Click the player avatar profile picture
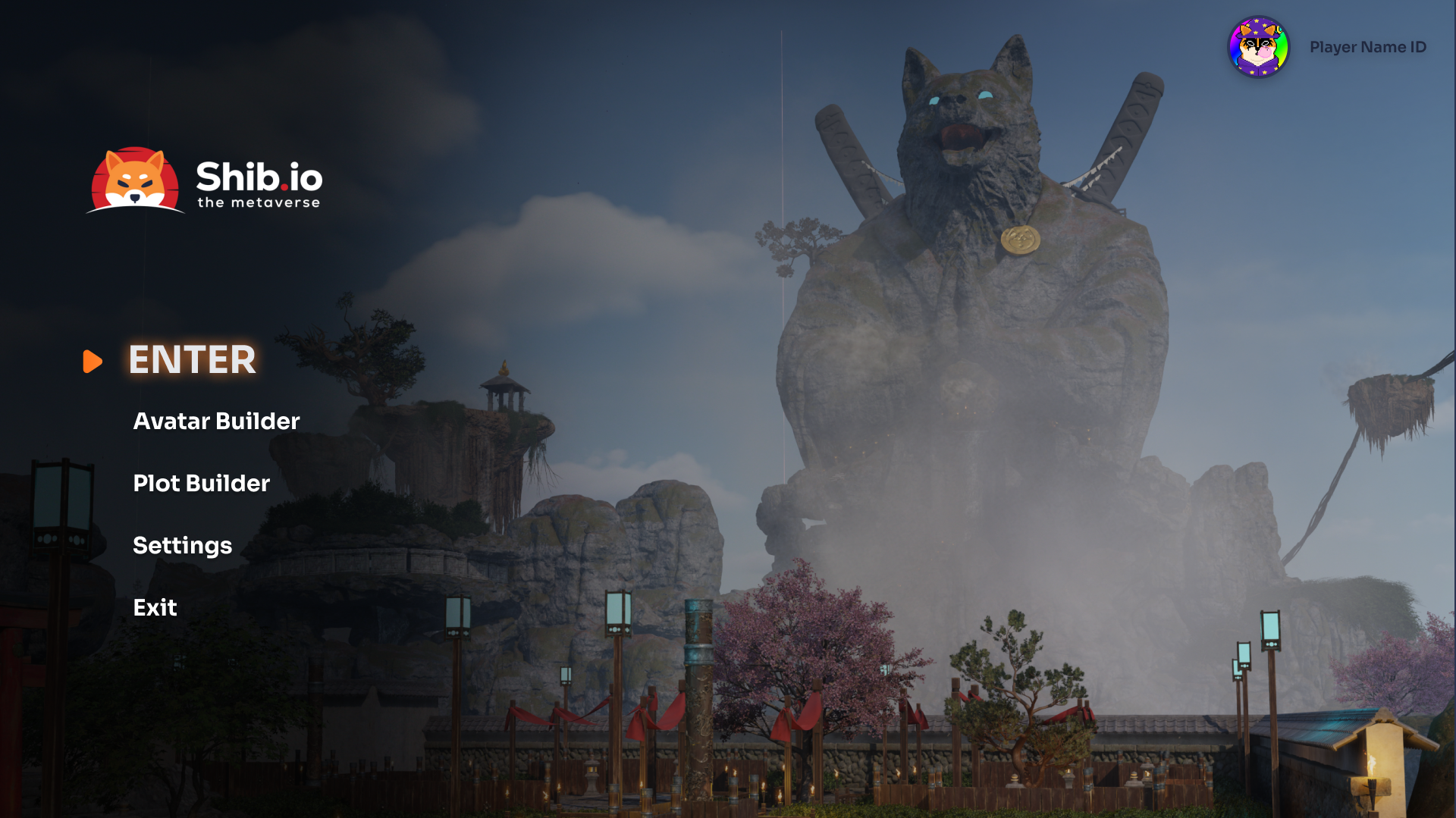 point(1258,47)
